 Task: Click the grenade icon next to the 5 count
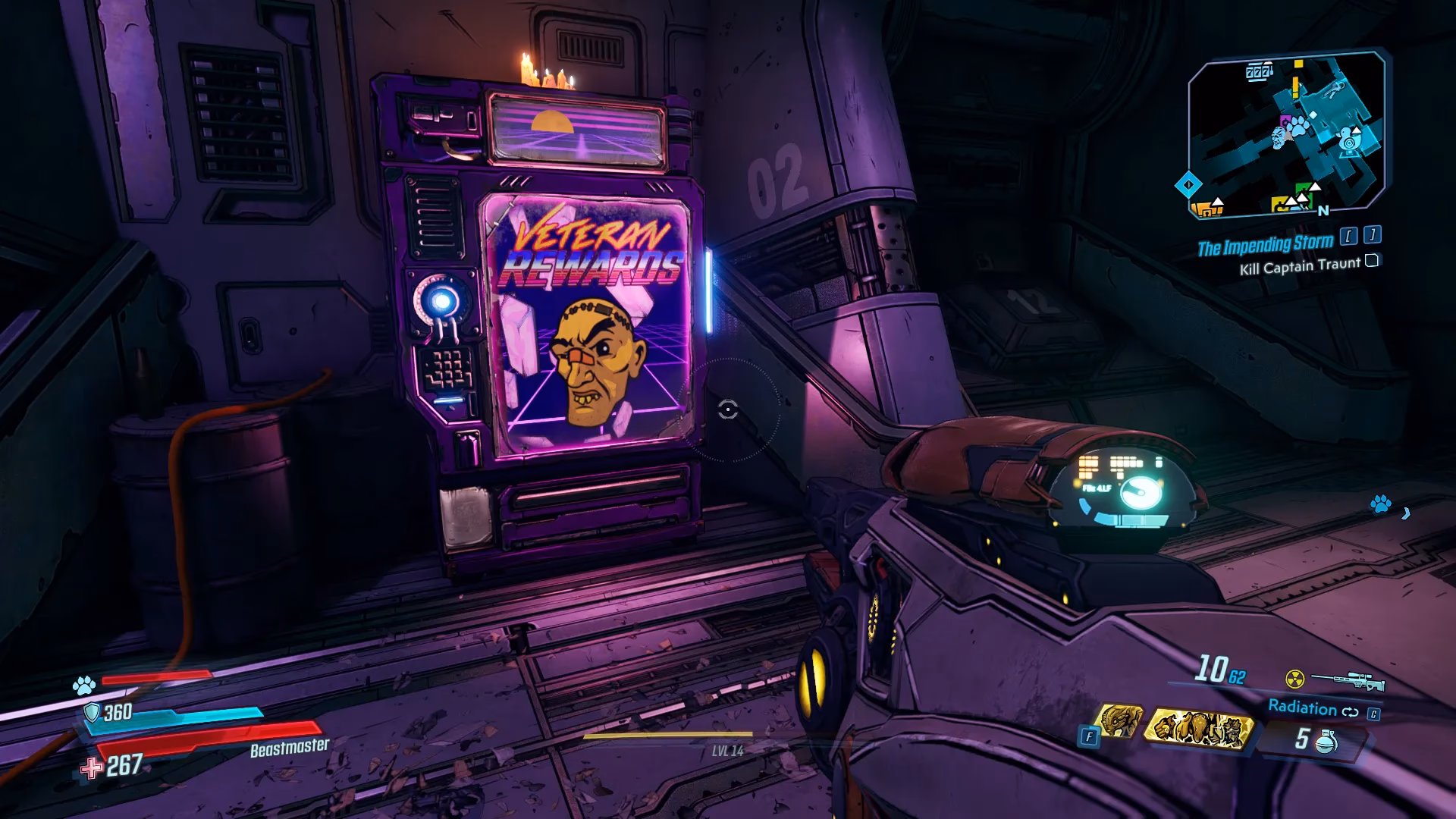click(x=1325, y=740)
